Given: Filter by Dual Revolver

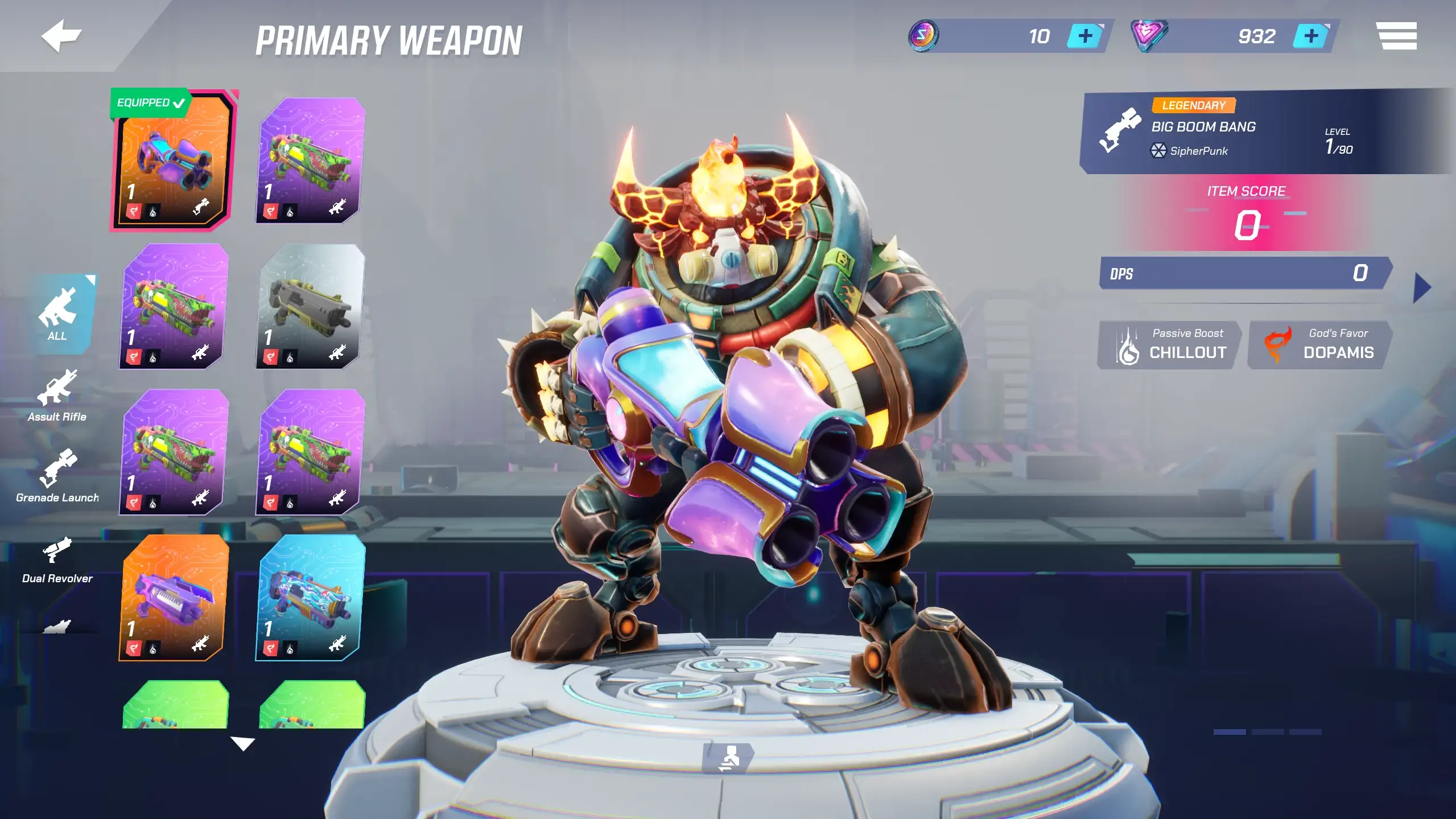Looking at the screenshot, I should click(x=57, y=559).
